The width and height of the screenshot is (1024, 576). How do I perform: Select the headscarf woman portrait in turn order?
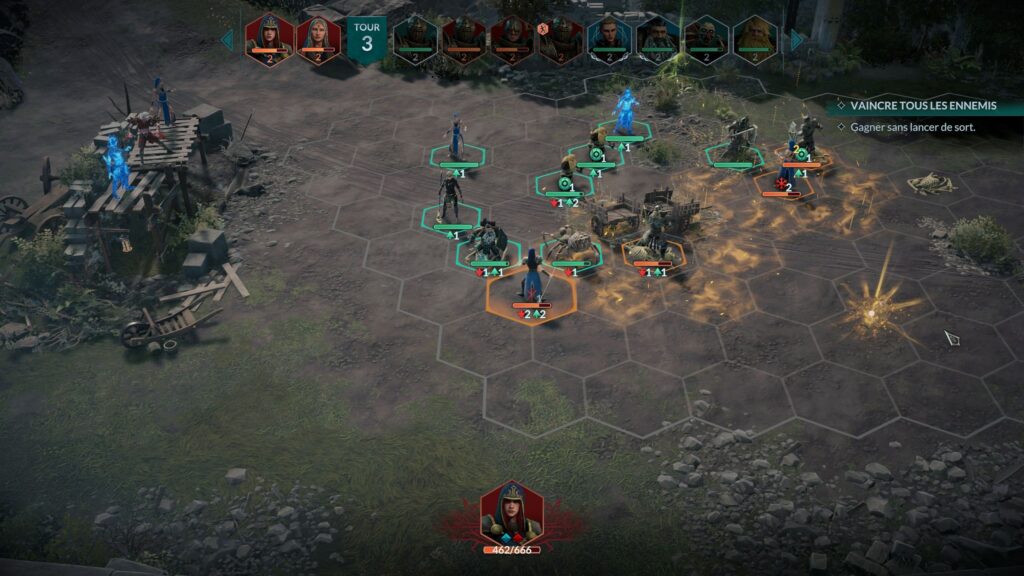318,37
